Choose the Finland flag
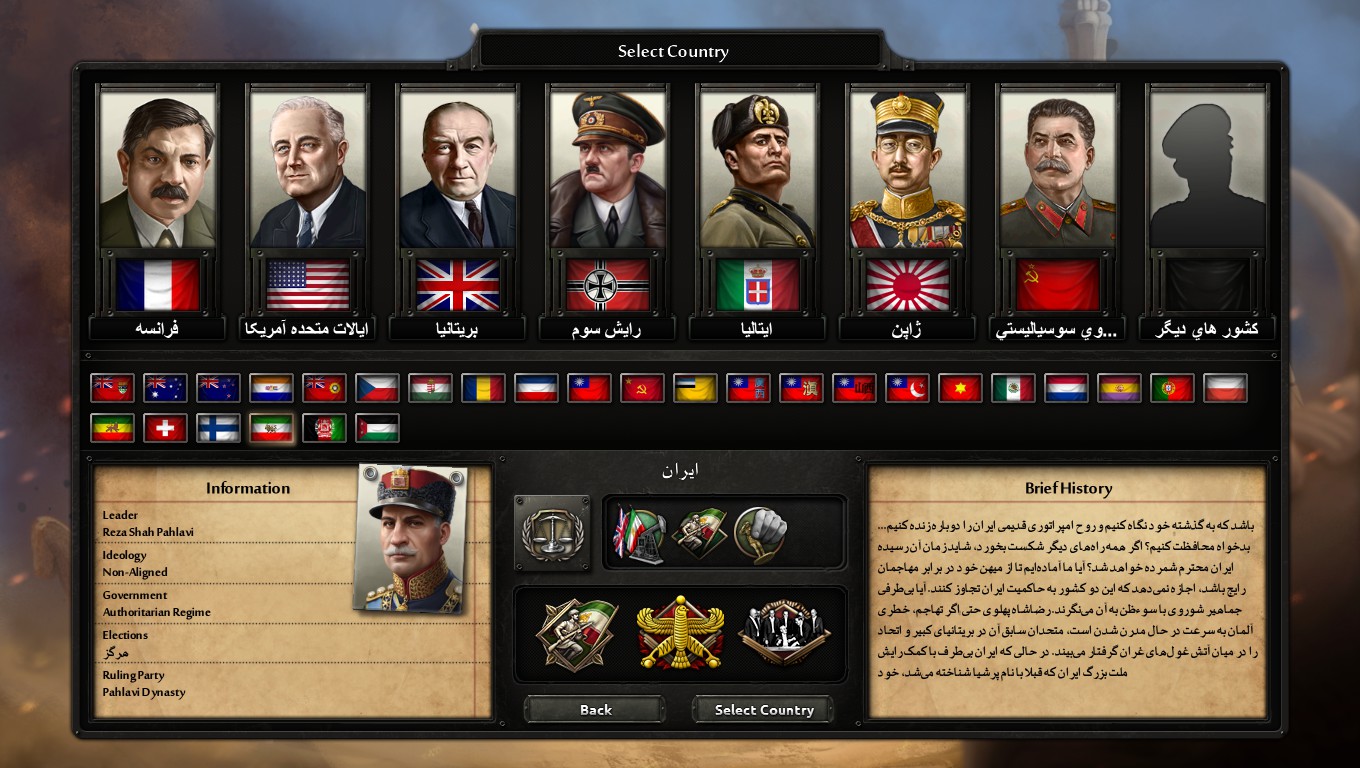This screenshot has width=1360, height=768. (218, 428)
